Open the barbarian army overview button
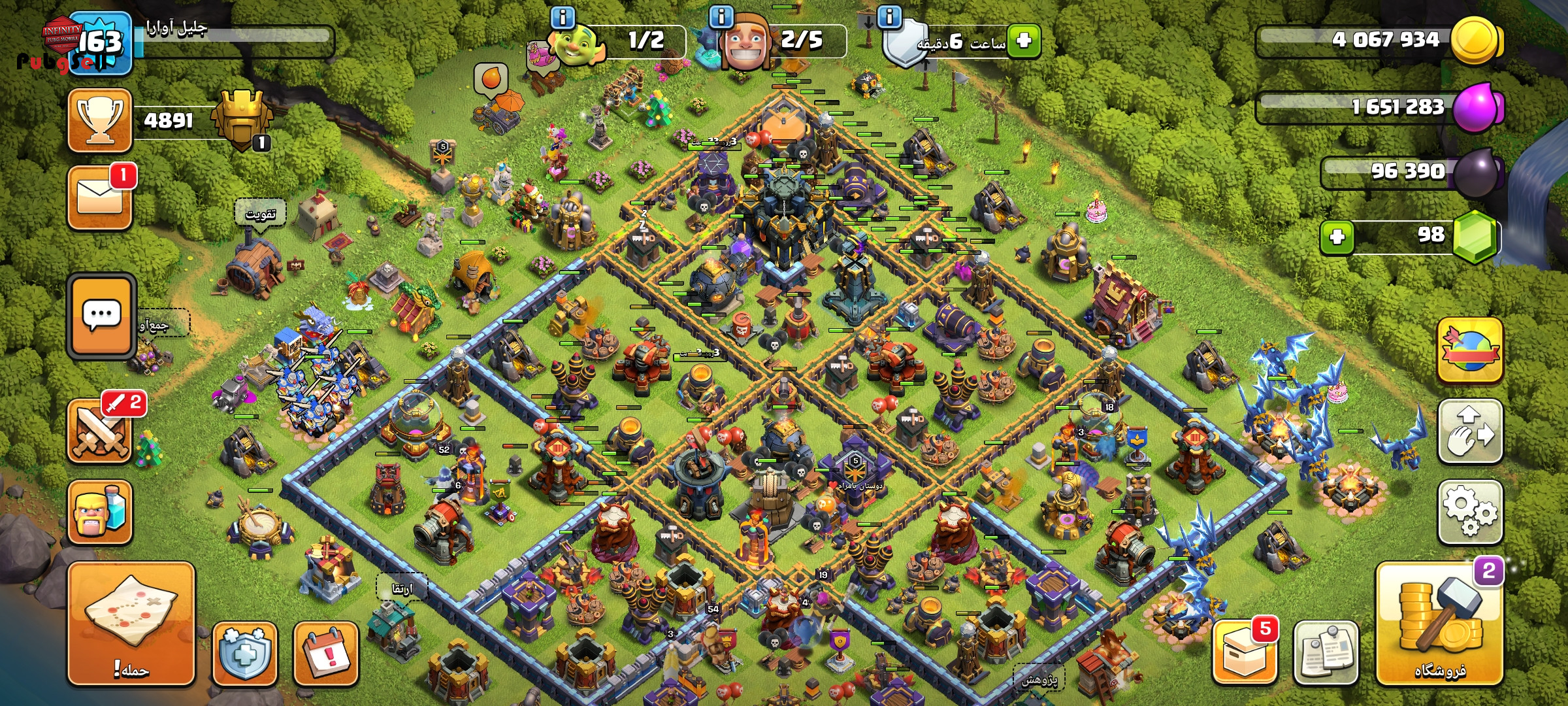This screenshot has height=706, width=1568. tap(100, 513)
